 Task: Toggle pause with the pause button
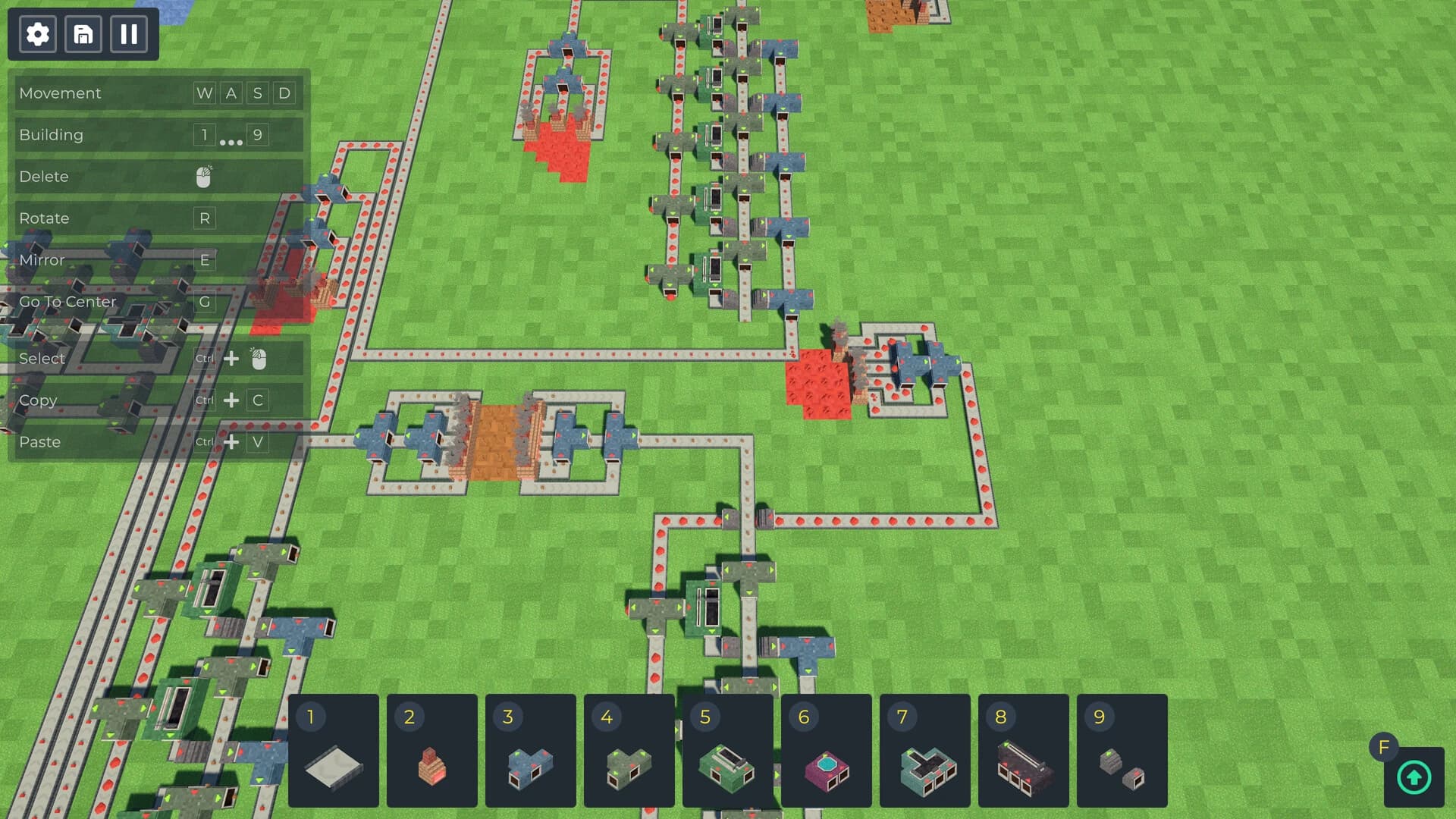pyautogui.click(x=129, y=34)
